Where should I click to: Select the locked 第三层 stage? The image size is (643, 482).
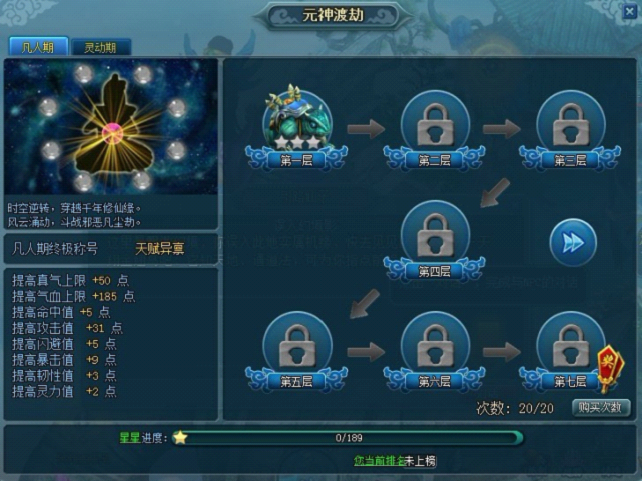pyautogui.click(x=570, y=125)
